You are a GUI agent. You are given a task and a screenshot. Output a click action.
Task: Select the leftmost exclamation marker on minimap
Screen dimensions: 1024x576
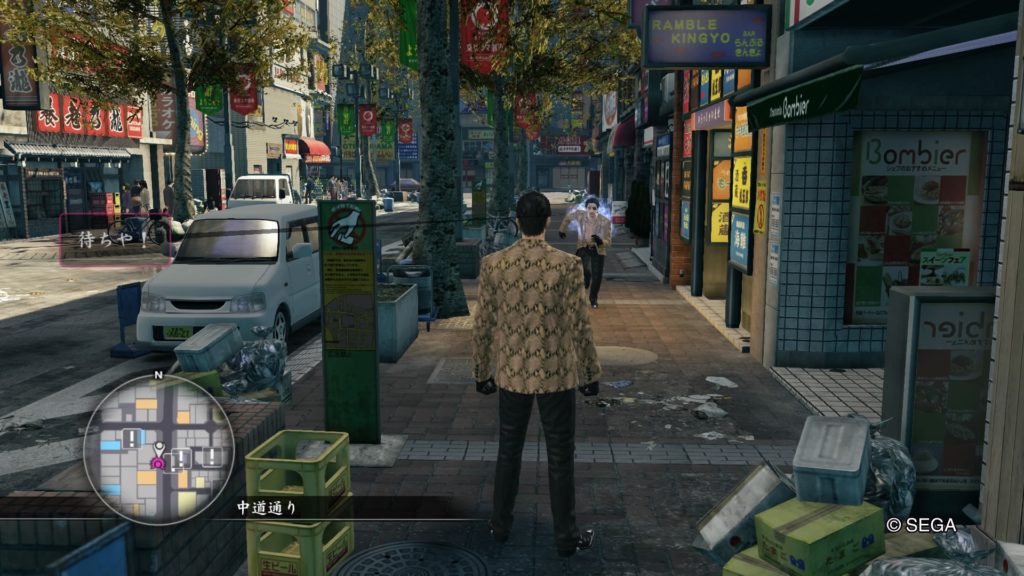pos(133,438)
